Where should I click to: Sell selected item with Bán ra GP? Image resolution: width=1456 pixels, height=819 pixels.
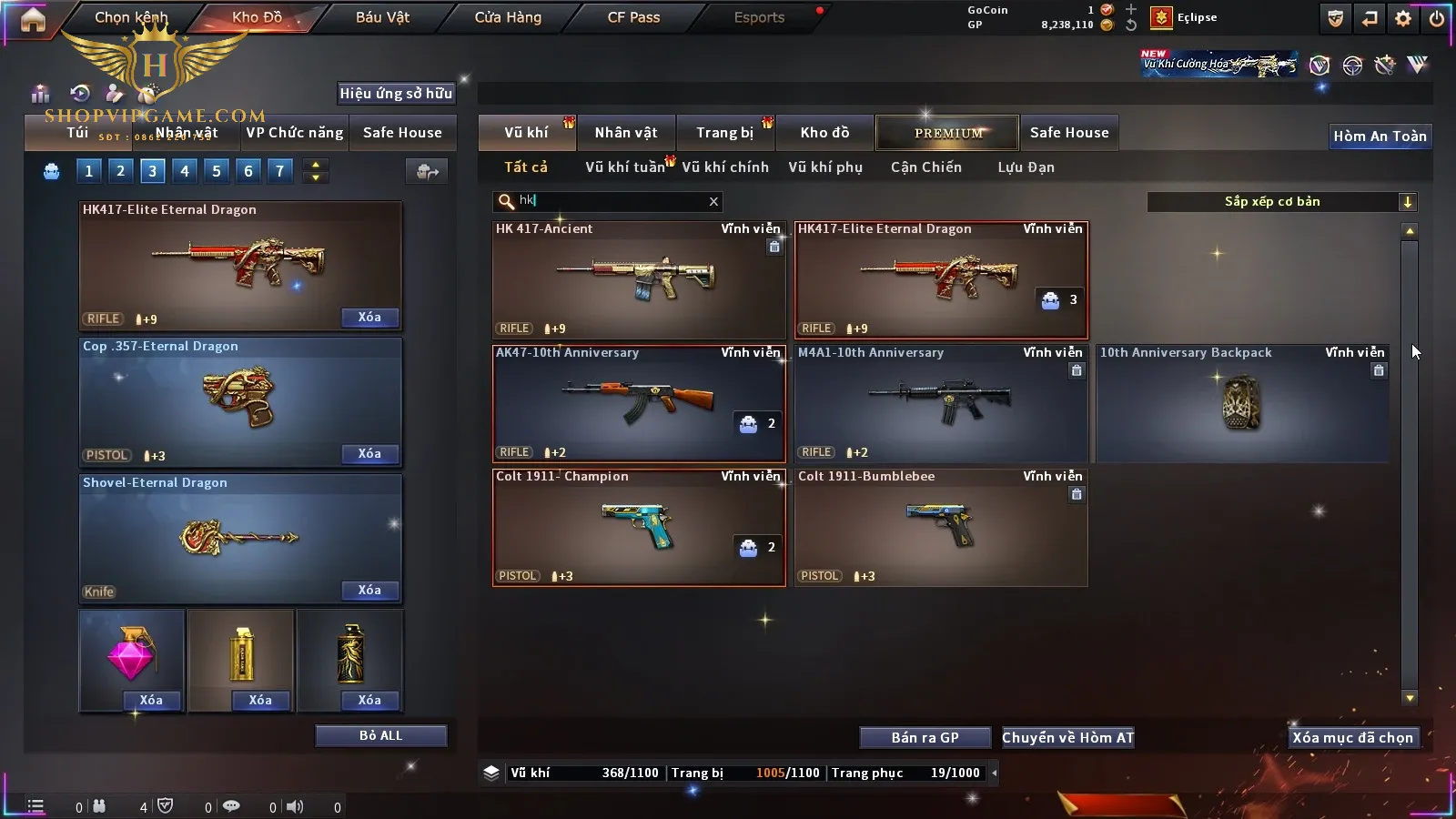pos(925,738)
